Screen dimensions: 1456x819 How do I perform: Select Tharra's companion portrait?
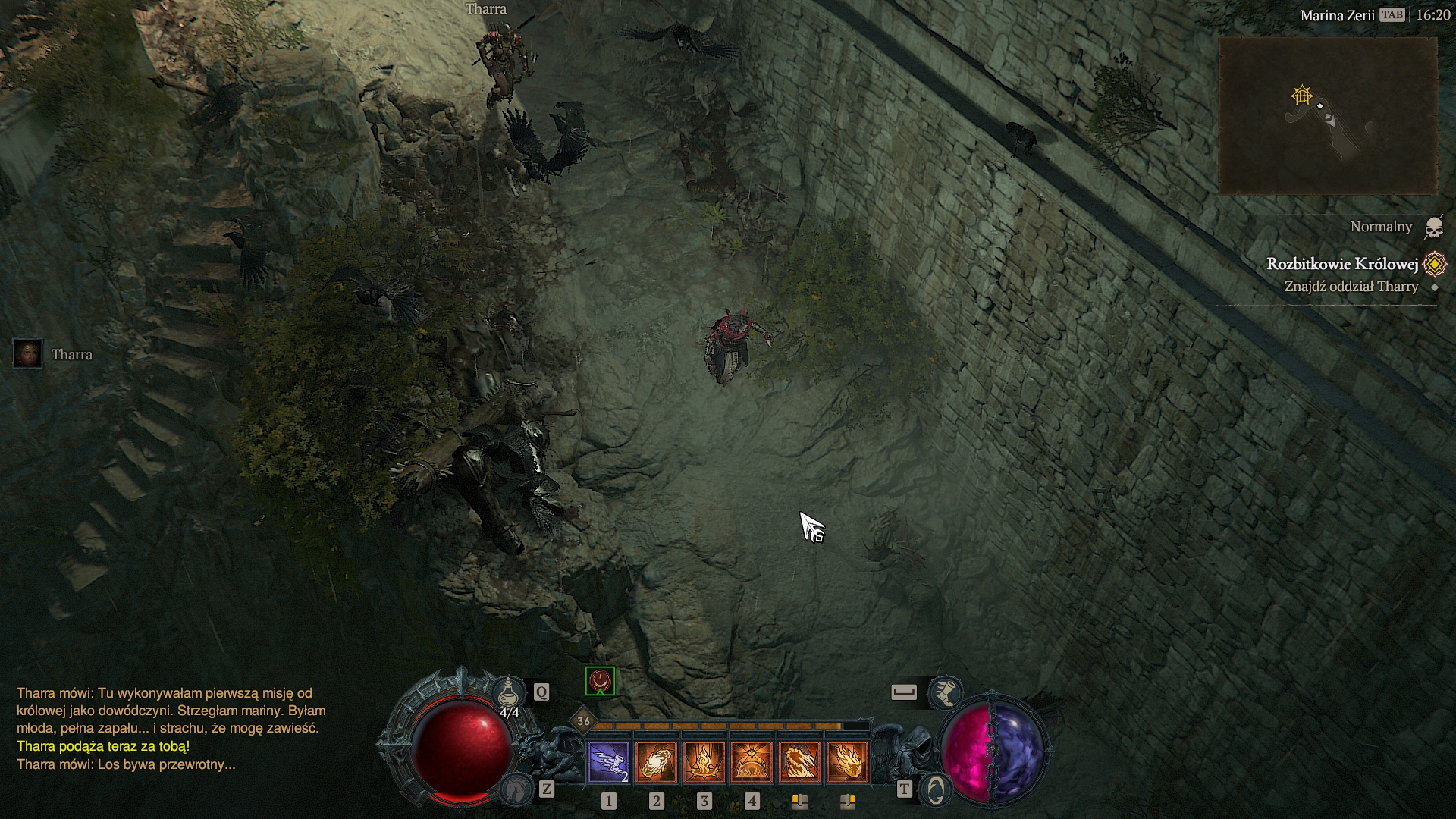[x=28, y=354]
